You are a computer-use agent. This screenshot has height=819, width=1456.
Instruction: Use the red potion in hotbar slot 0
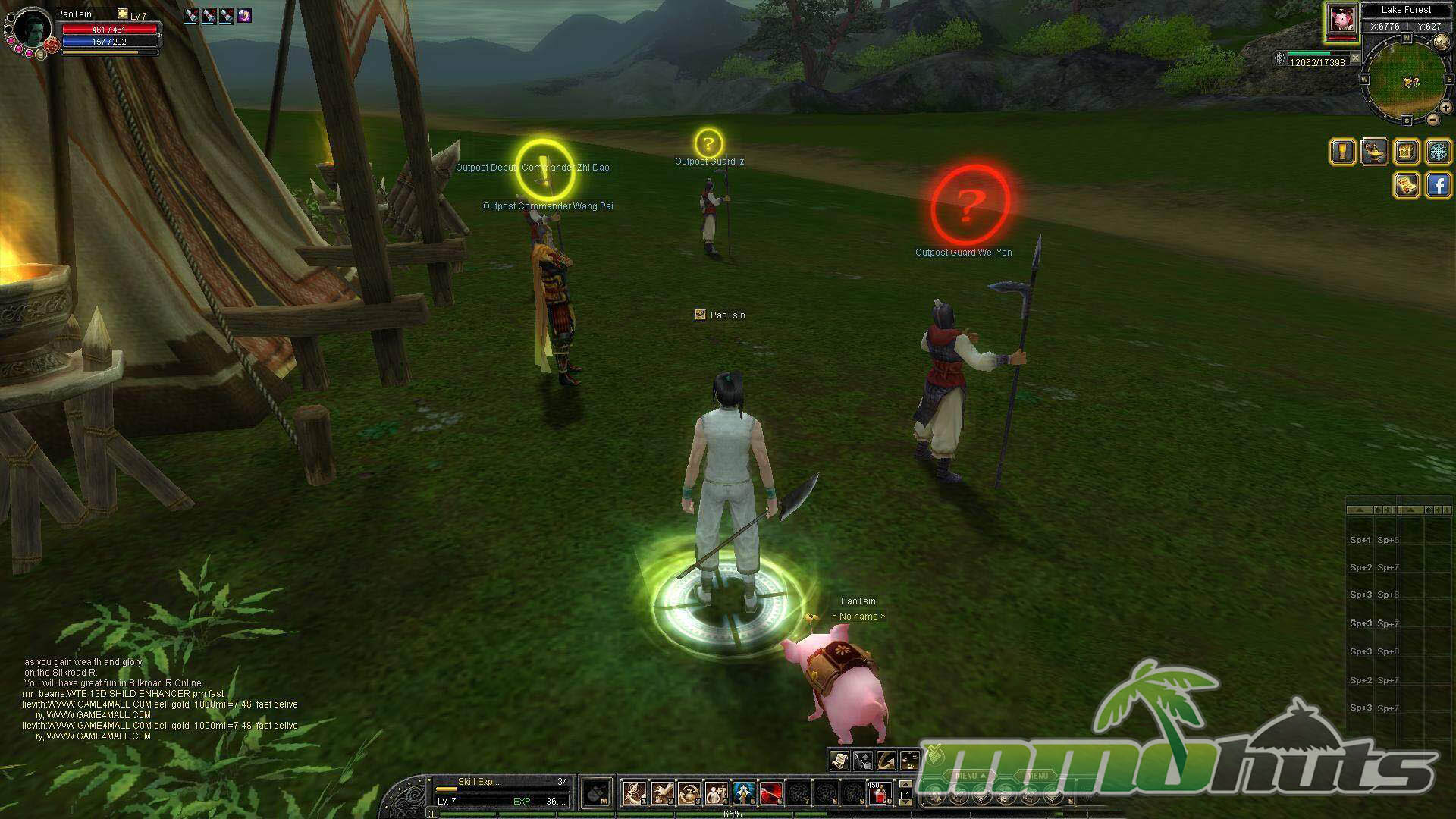[880, 793]
